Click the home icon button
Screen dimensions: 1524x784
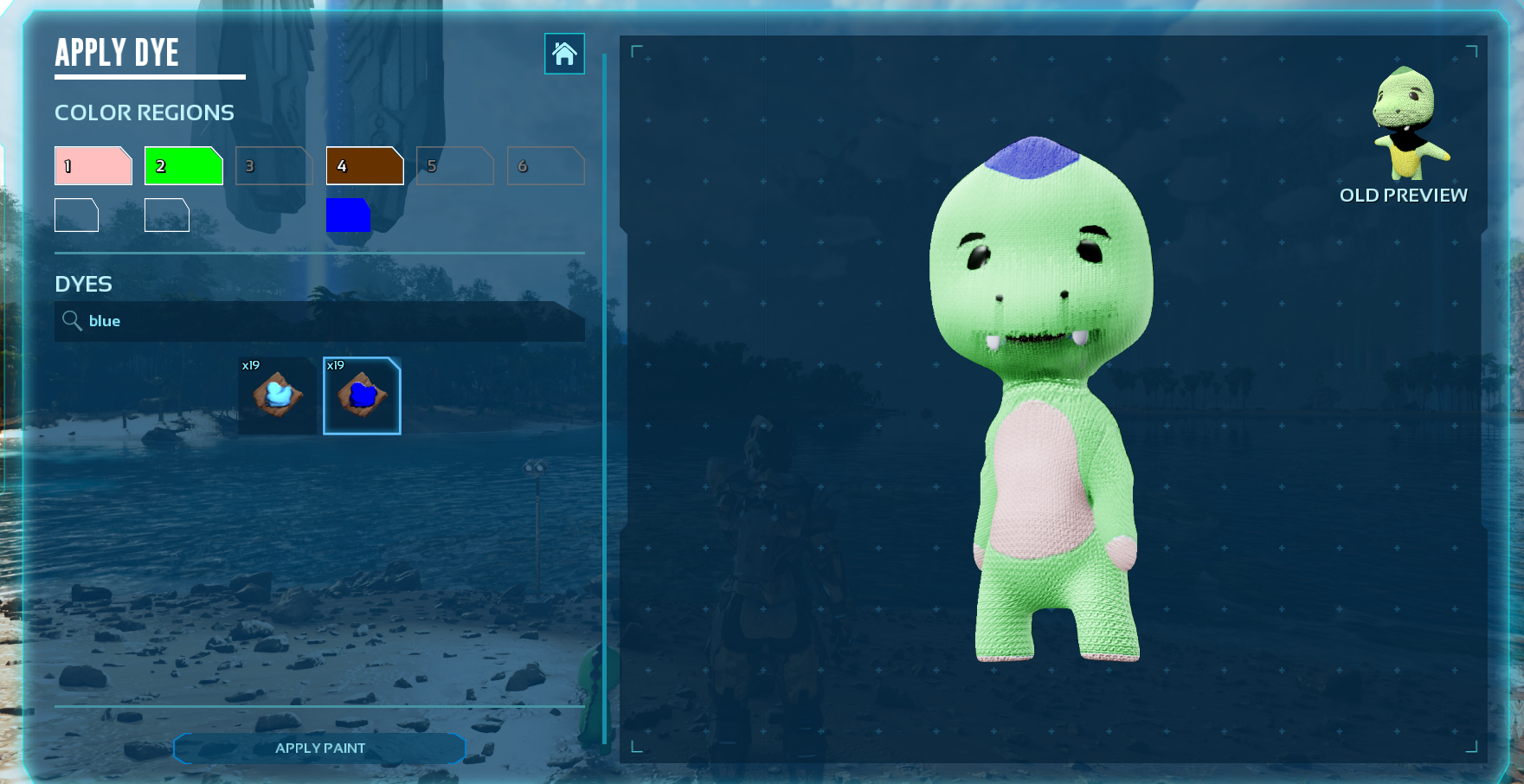[564, 54]
